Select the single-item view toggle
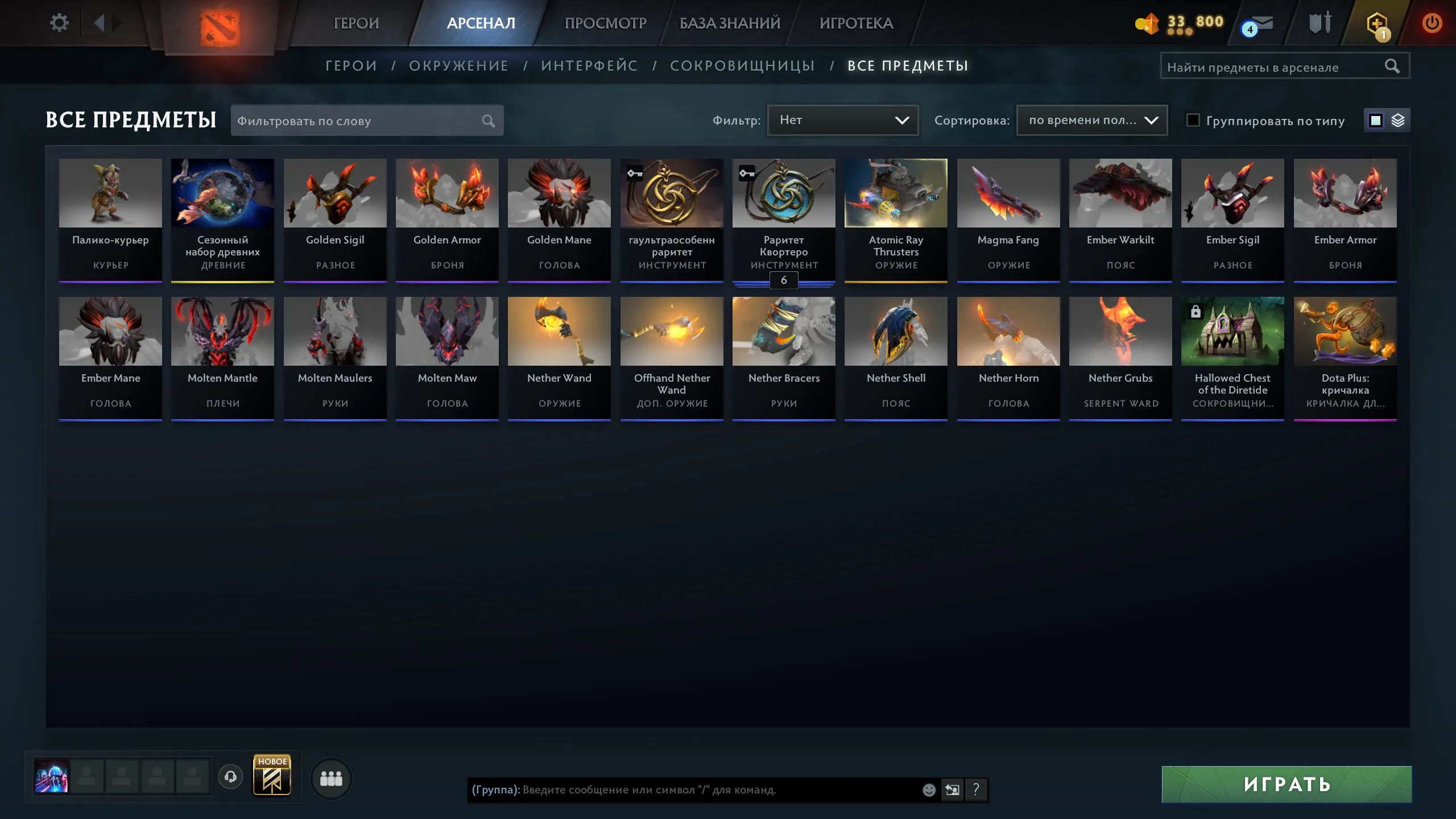Screen dimensions: 1456x819 pyautogui.click(x=1375, y=120)
